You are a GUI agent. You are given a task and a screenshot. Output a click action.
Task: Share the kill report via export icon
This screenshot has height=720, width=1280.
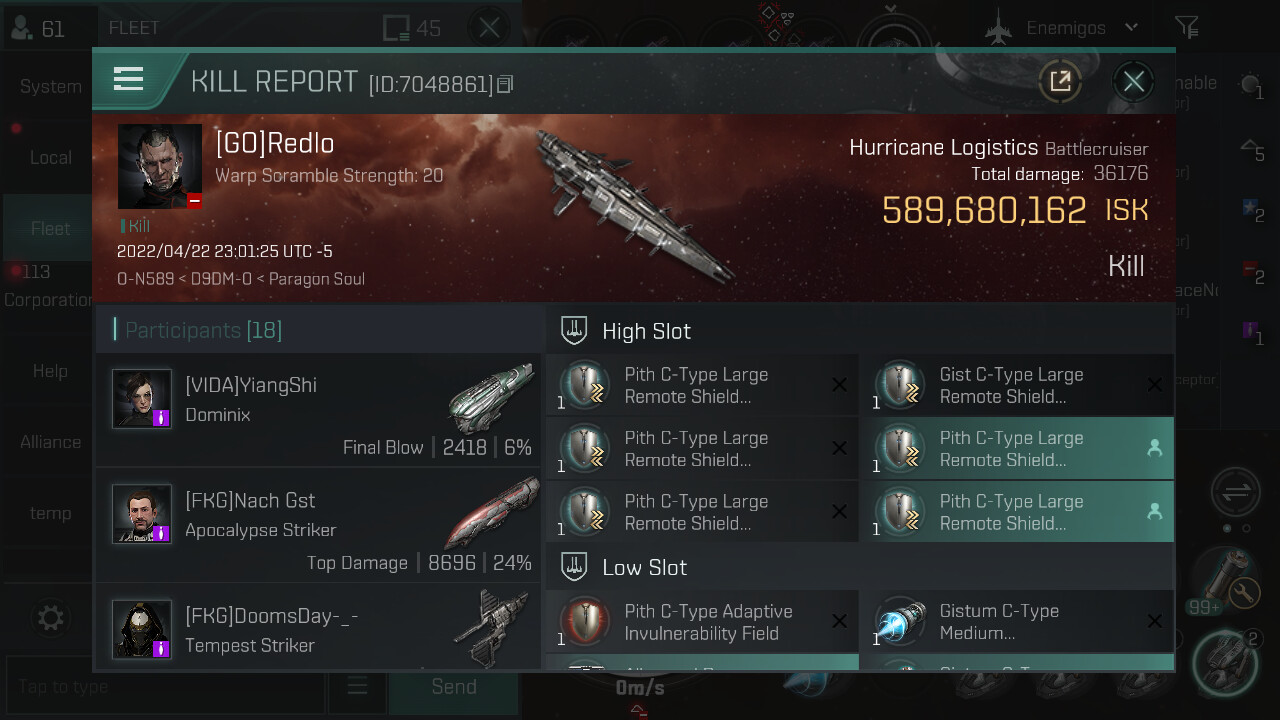tap(1060, 81)
